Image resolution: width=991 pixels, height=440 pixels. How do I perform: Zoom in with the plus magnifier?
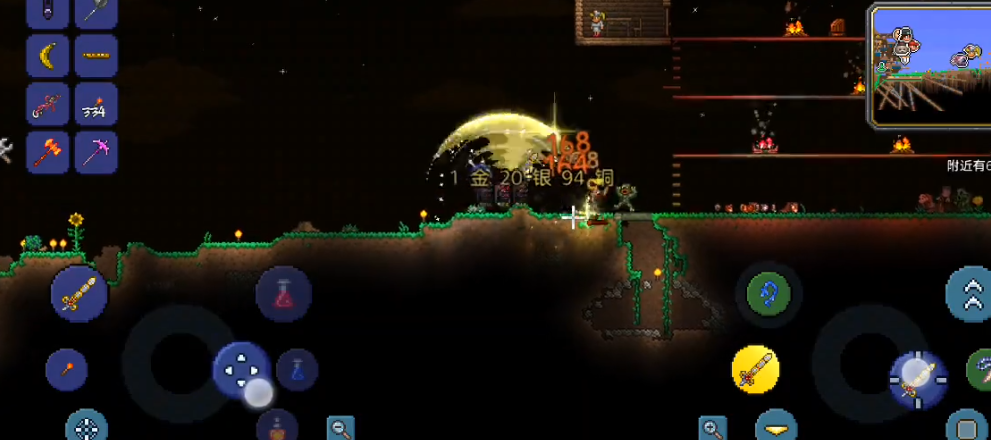[x=713, y=429]
